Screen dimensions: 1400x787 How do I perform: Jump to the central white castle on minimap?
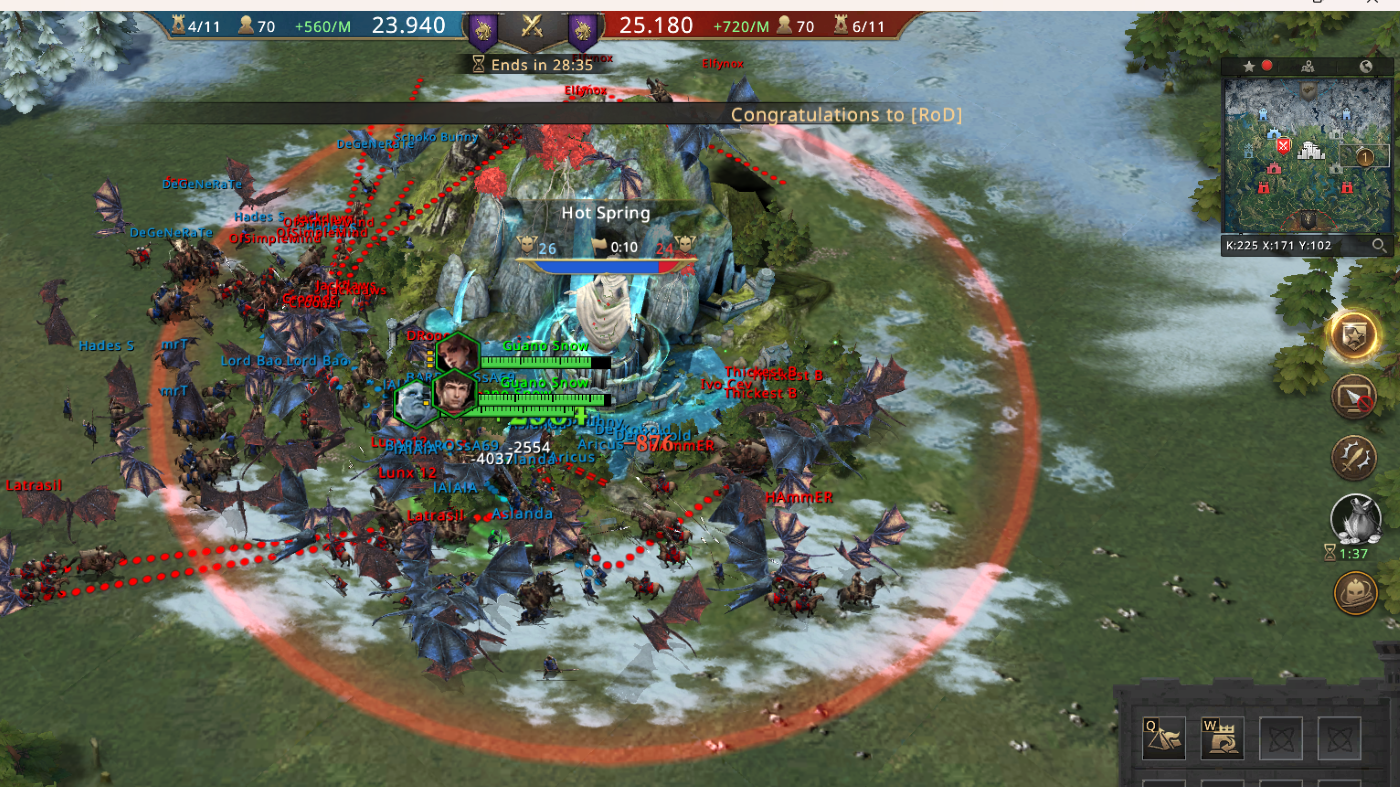pos(1310,152)
